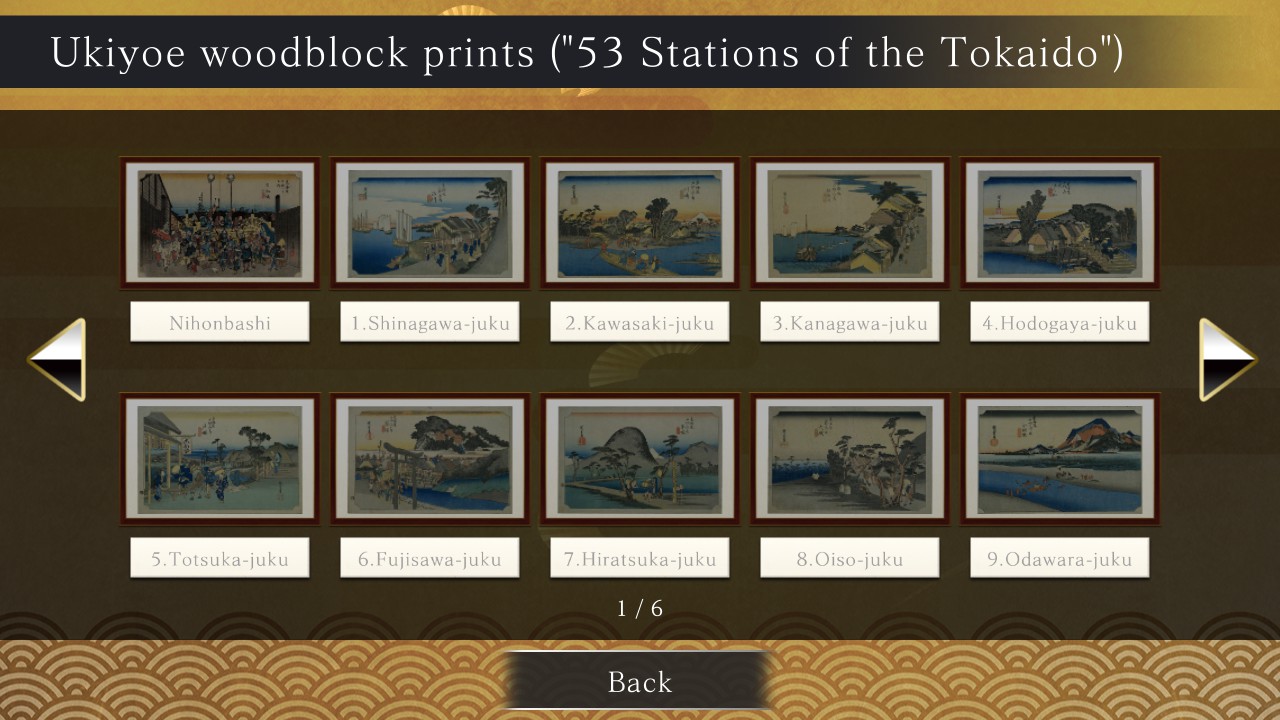Screen dimensions: 1280x720
Task: Select the 9.Odawara-juku title label
Action: click(x=1059, y=557)
